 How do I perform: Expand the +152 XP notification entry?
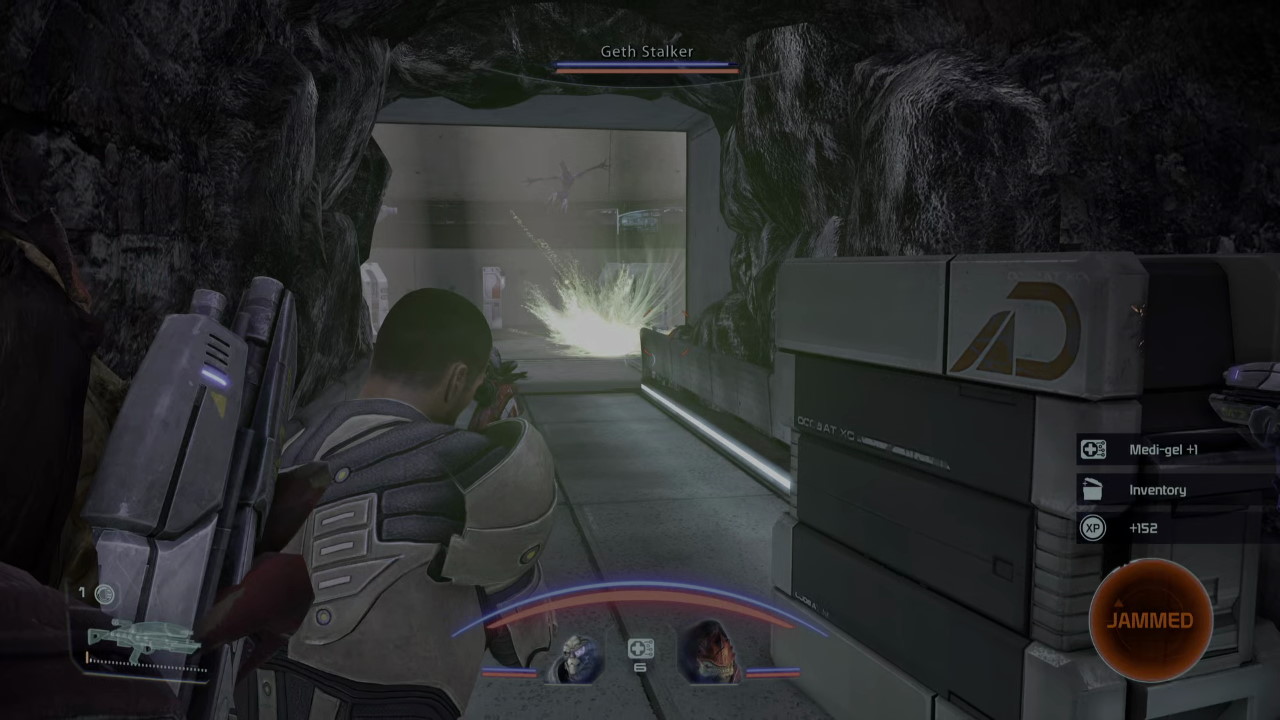[x=1175, y=528]
